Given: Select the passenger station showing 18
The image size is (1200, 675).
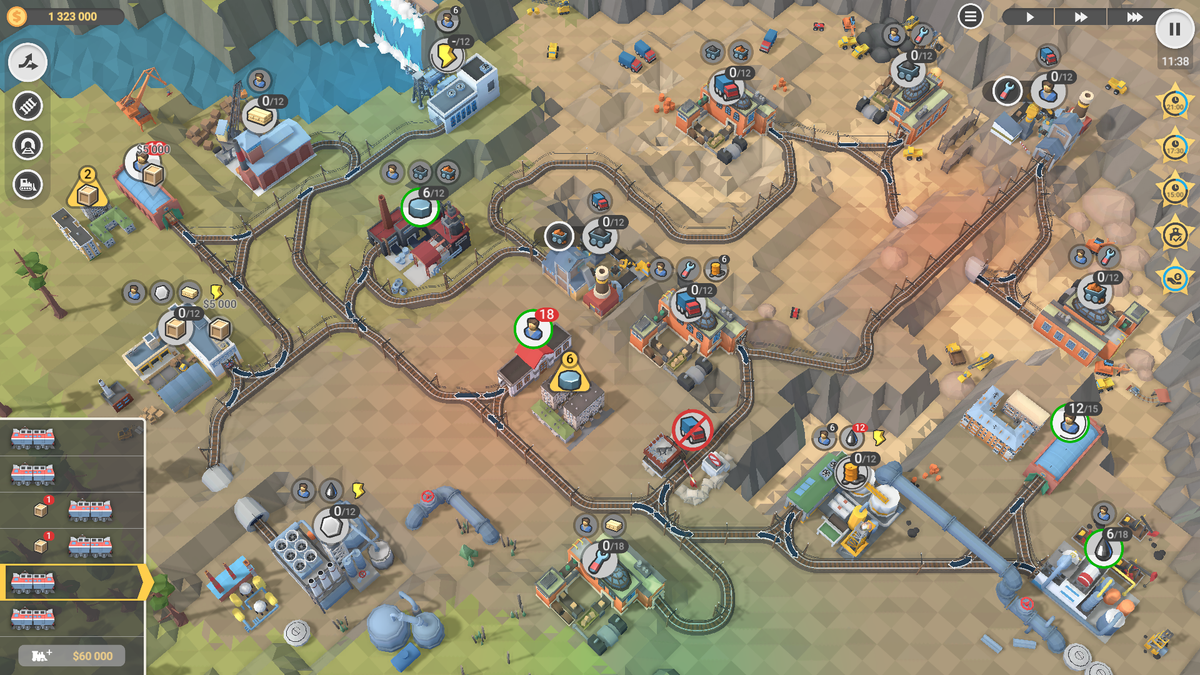Looking at the screenshot, I should pos(534,329).
